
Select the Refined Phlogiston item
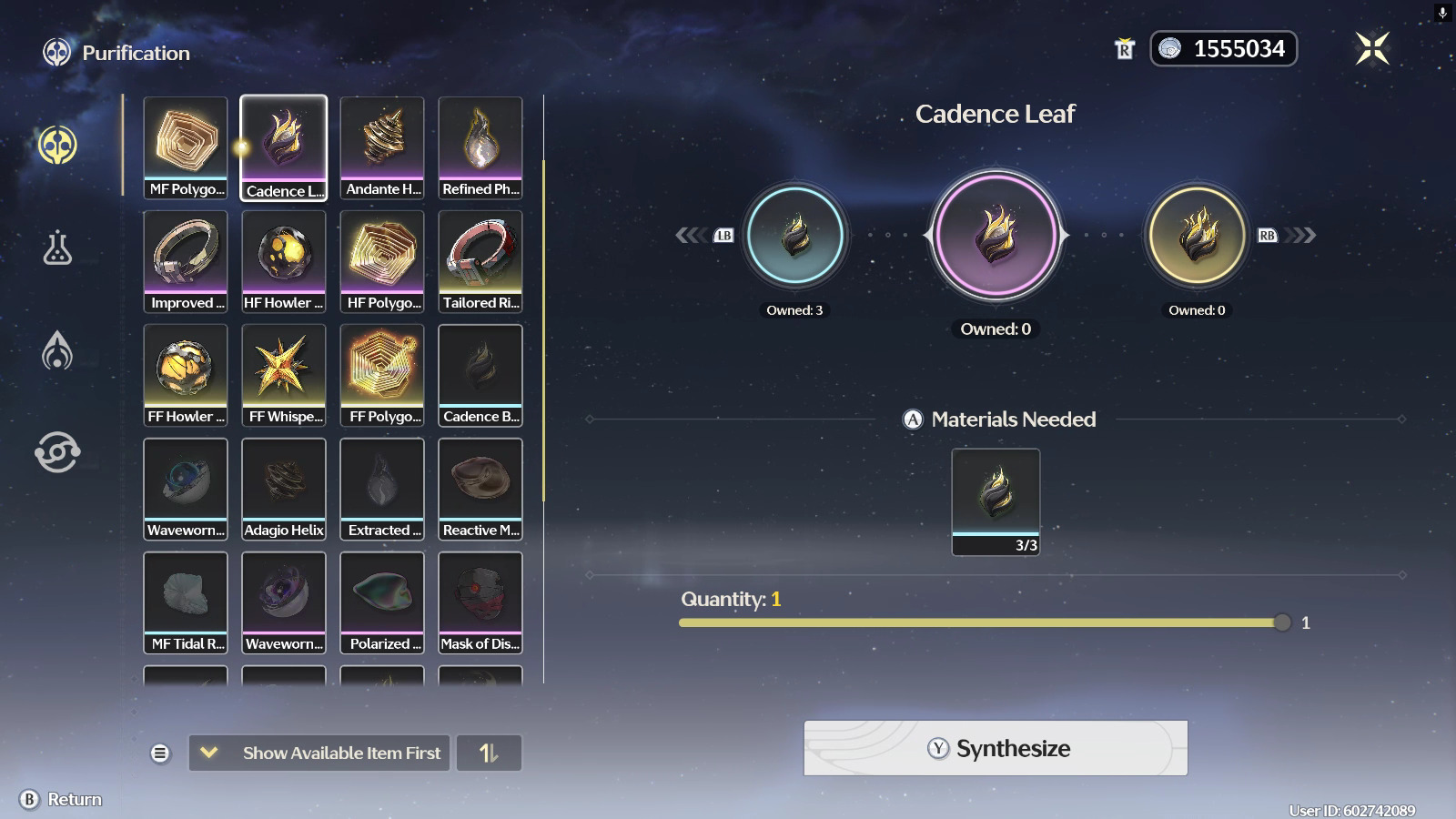(x=480, y=147)
